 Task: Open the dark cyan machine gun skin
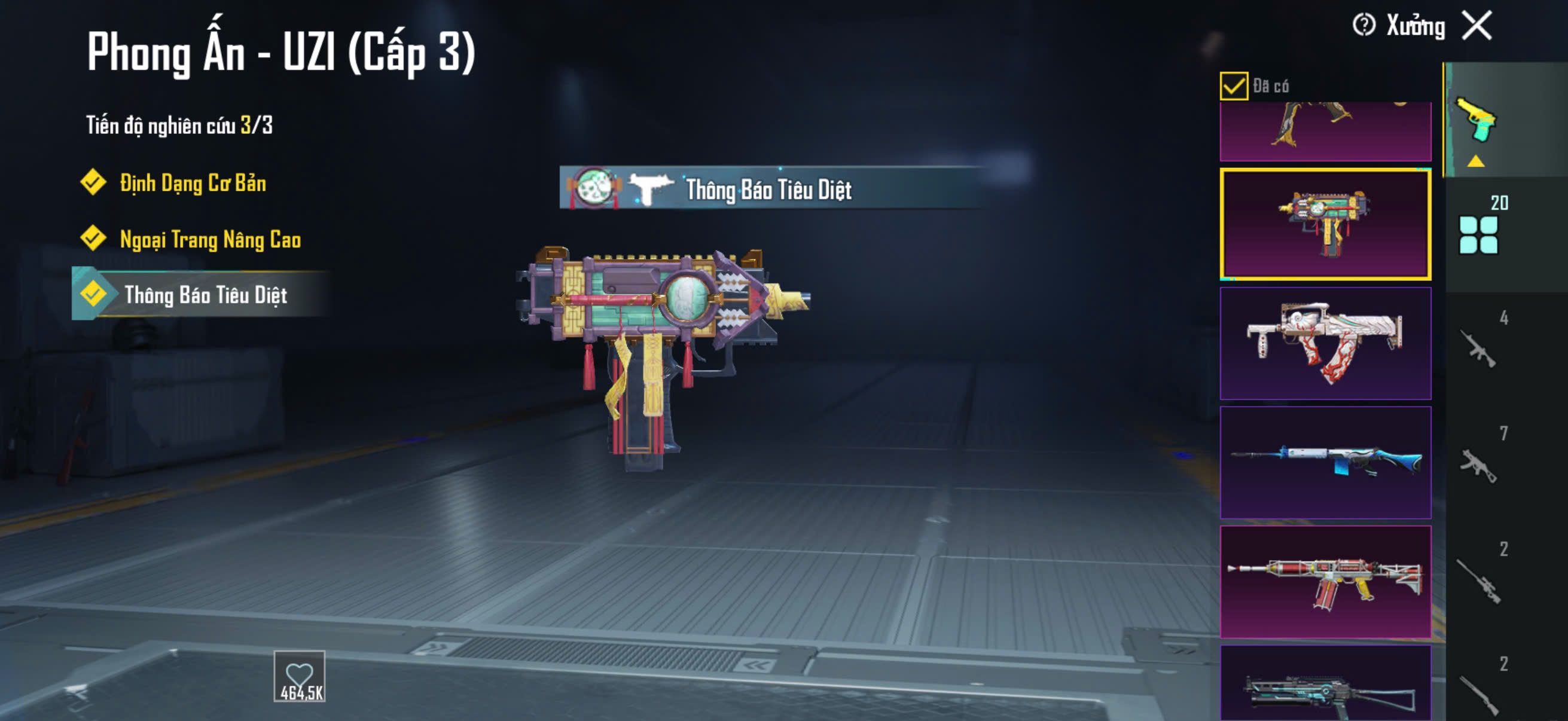(1325, 685)
